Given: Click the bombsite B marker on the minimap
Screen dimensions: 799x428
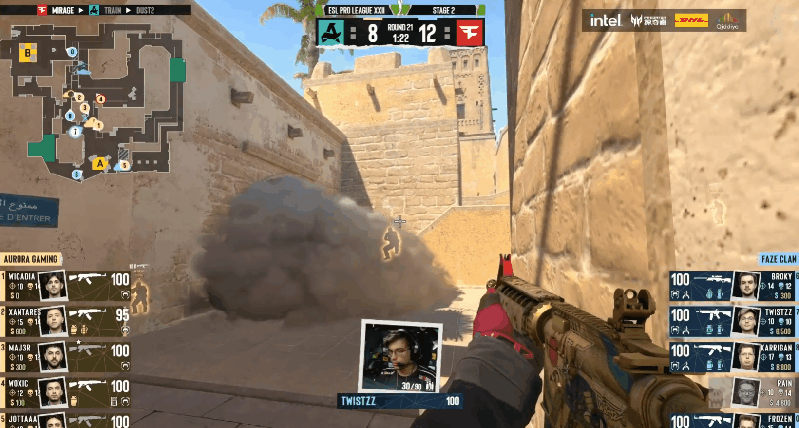Looking at the screenshot, I should pos(29,50).
